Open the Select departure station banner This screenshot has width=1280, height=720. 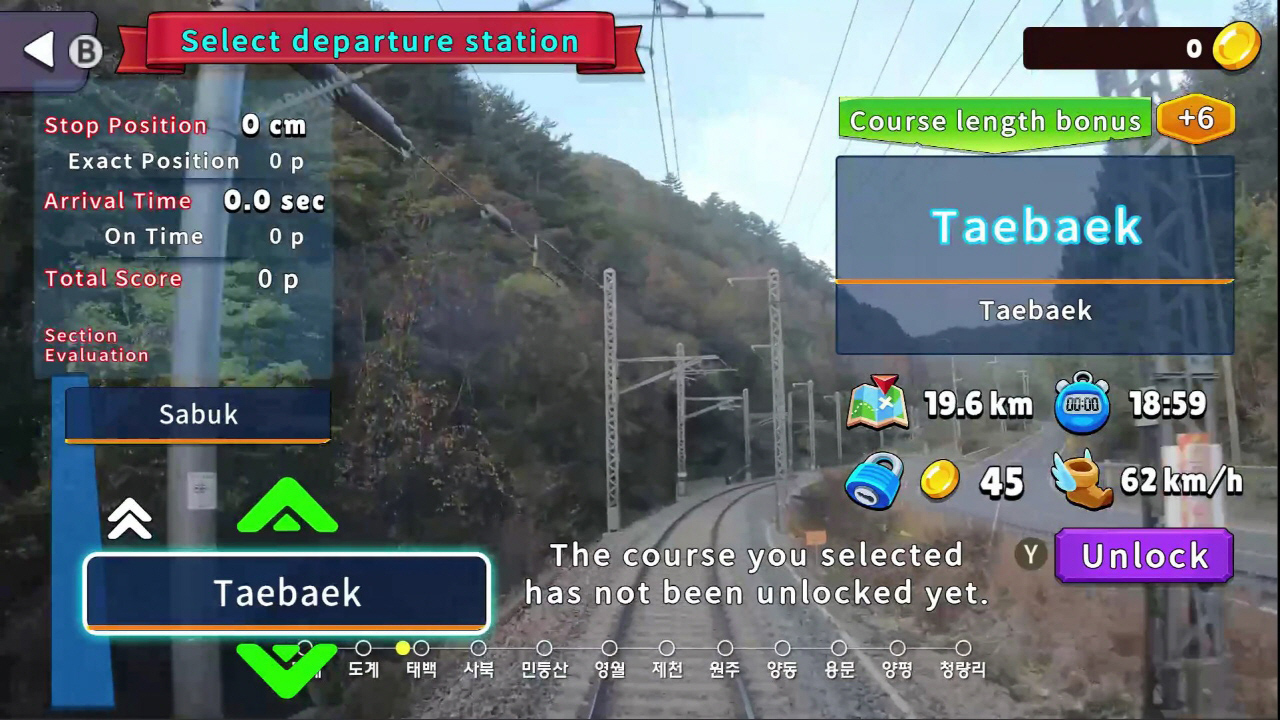(x=380, y=41)
